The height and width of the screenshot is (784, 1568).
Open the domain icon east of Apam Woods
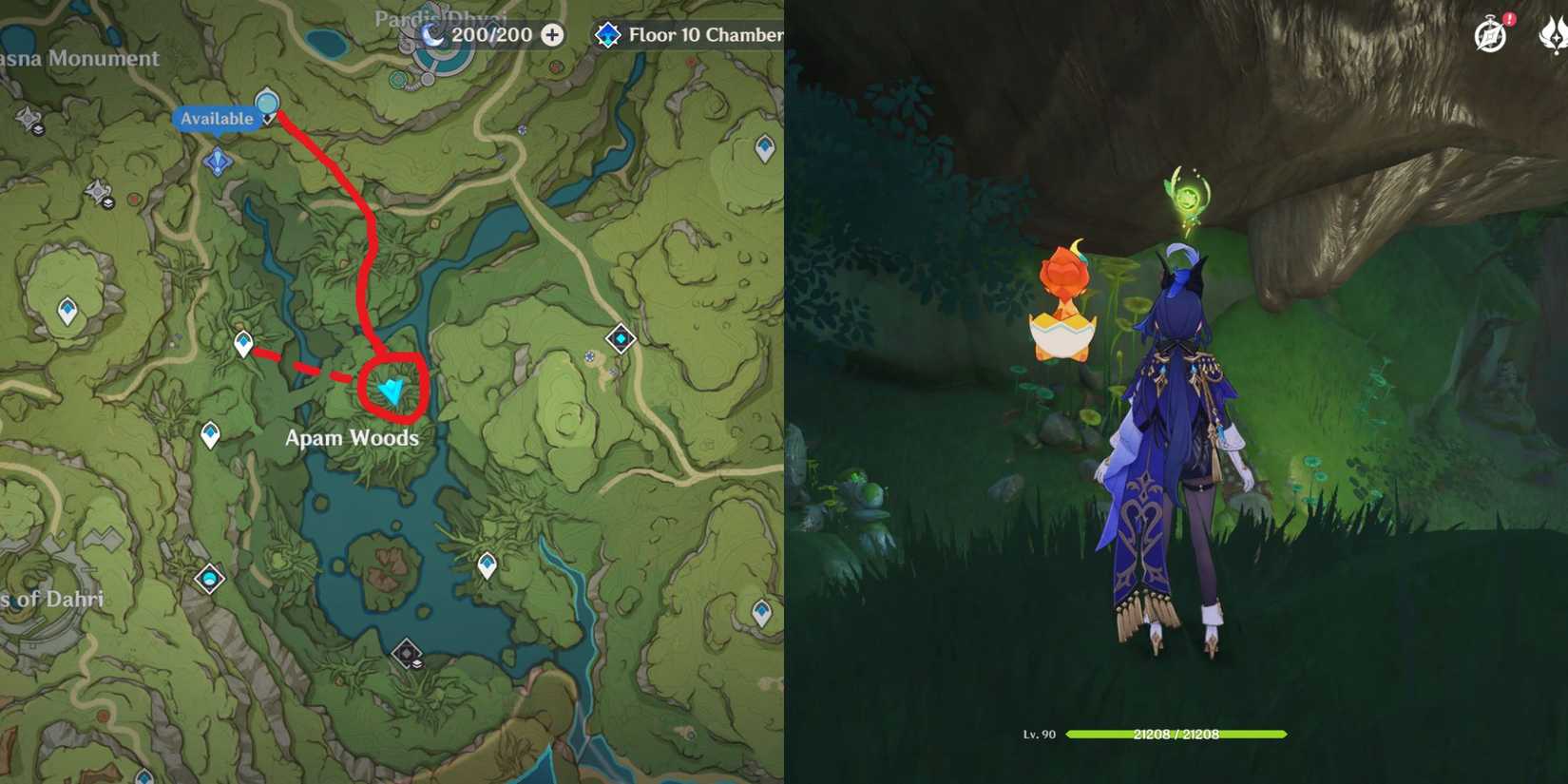click(x=621, y=336)
